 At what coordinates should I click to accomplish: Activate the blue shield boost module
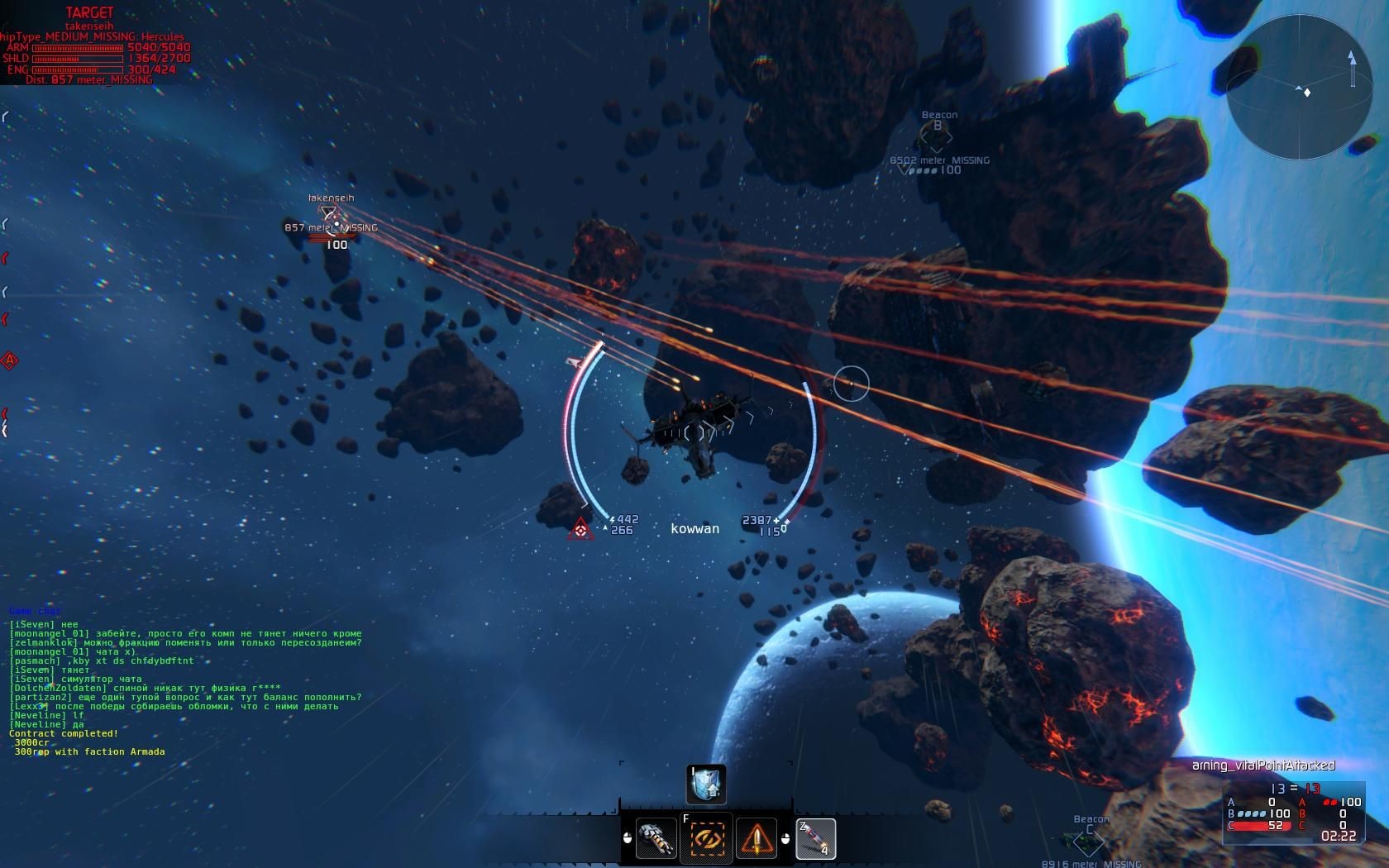[706, 785]
